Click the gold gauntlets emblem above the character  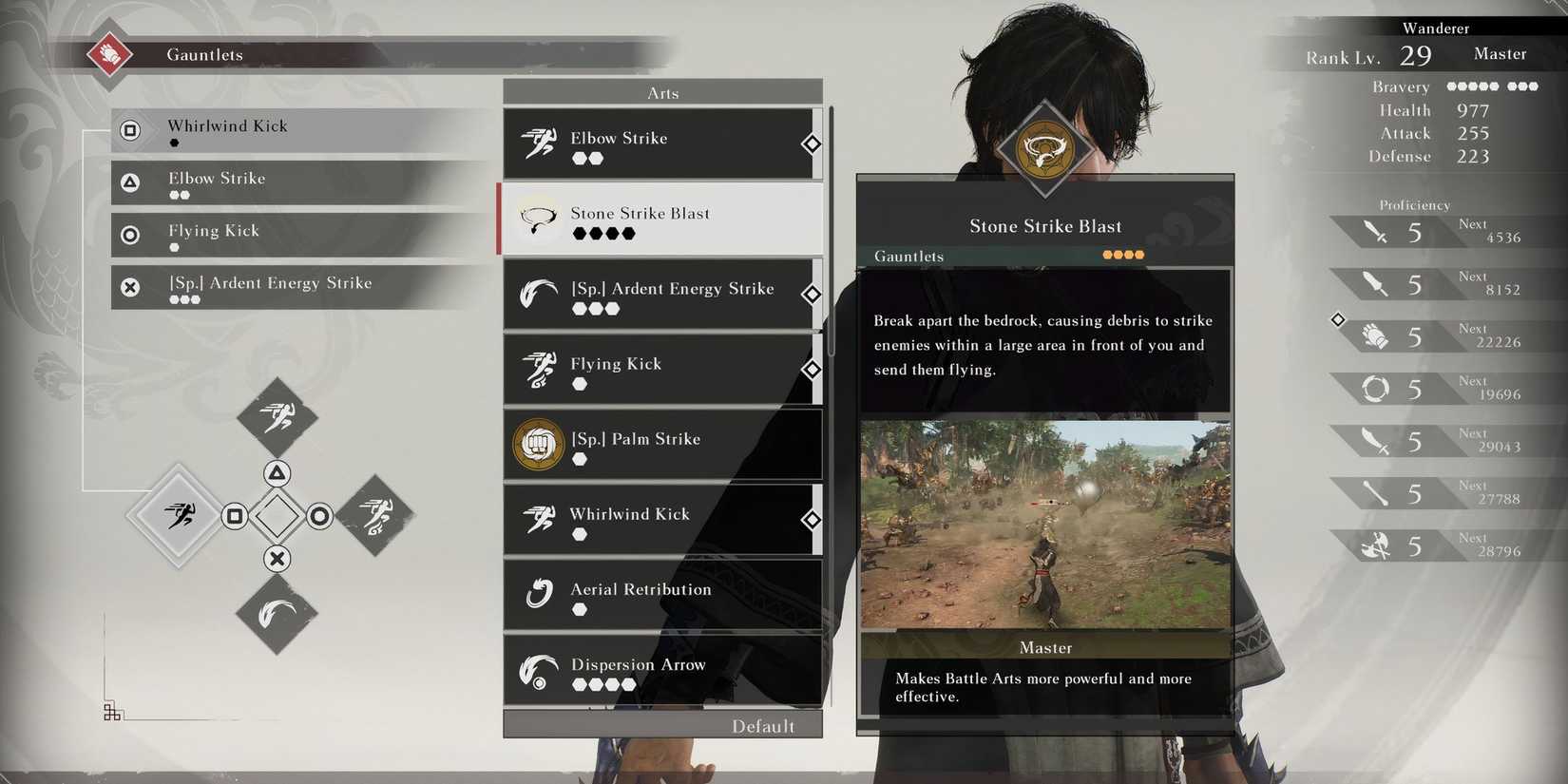[1046, 149]
